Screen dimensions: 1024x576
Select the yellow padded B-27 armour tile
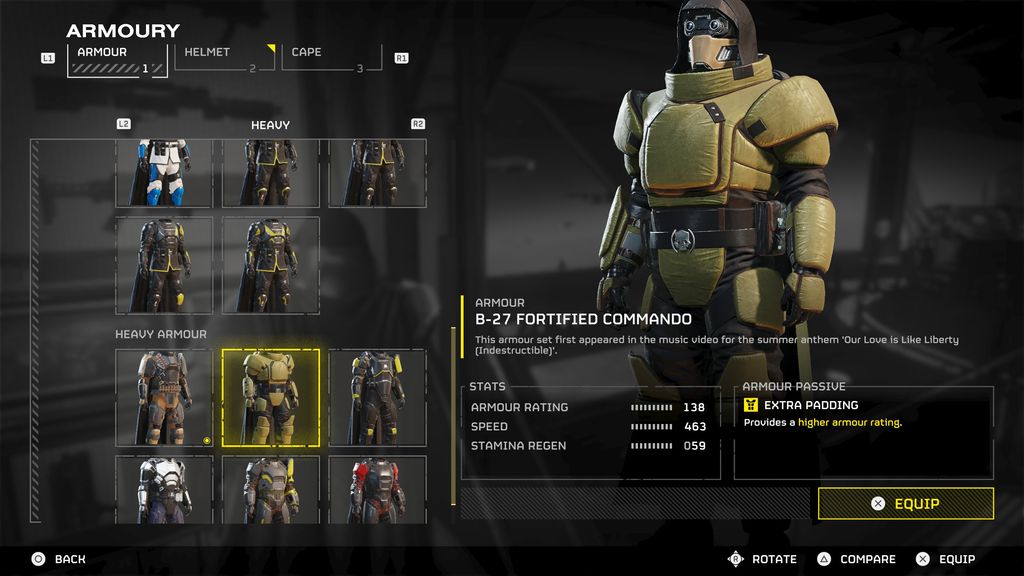271,397
